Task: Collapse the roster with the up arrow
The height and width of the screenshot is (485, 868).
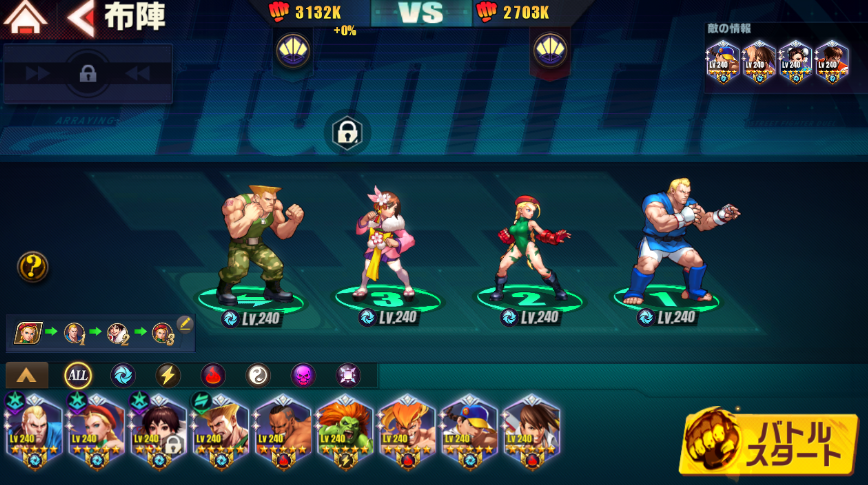Action: point(27,375)
